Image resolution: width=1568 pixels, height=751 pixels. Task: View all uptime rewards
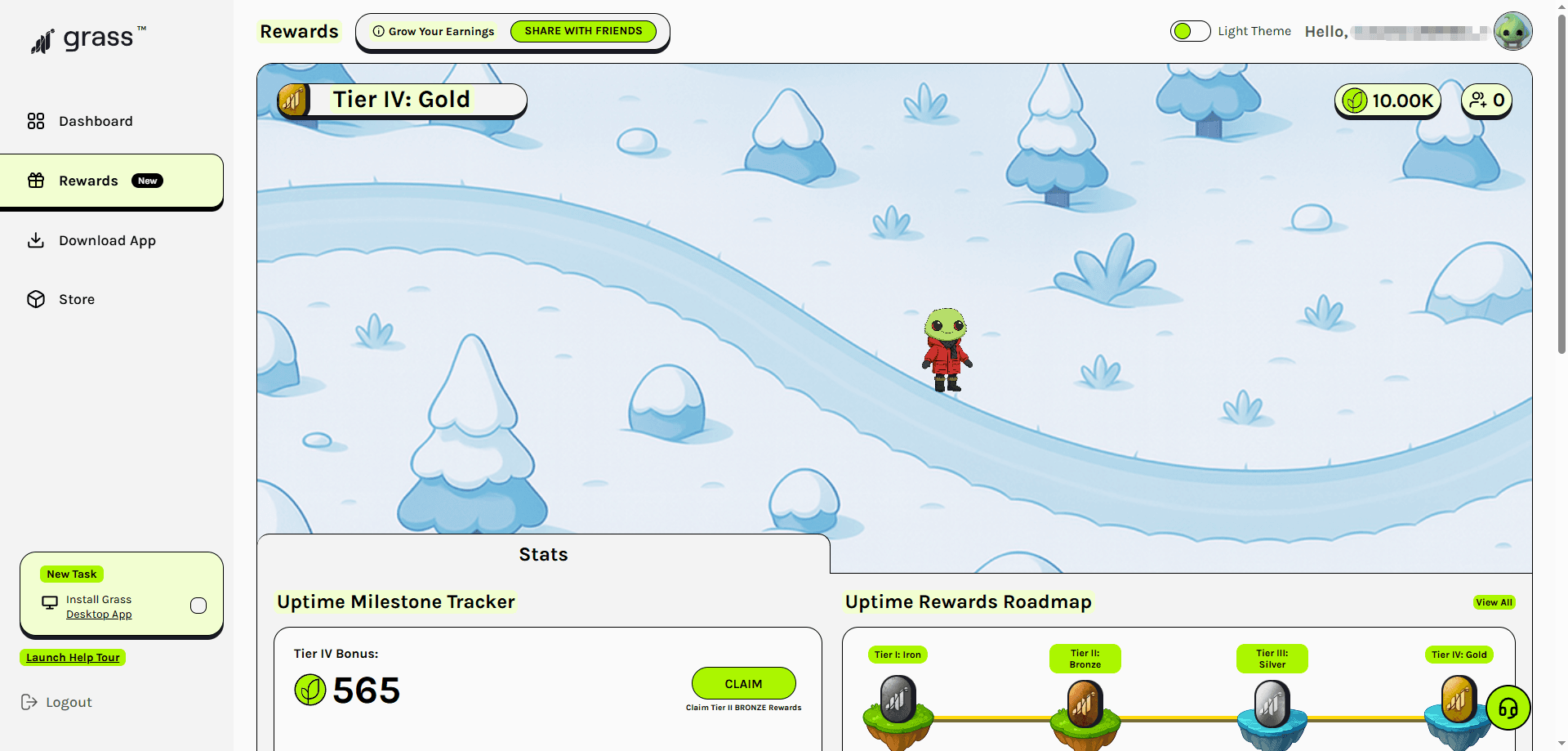tap(1494, 602)
